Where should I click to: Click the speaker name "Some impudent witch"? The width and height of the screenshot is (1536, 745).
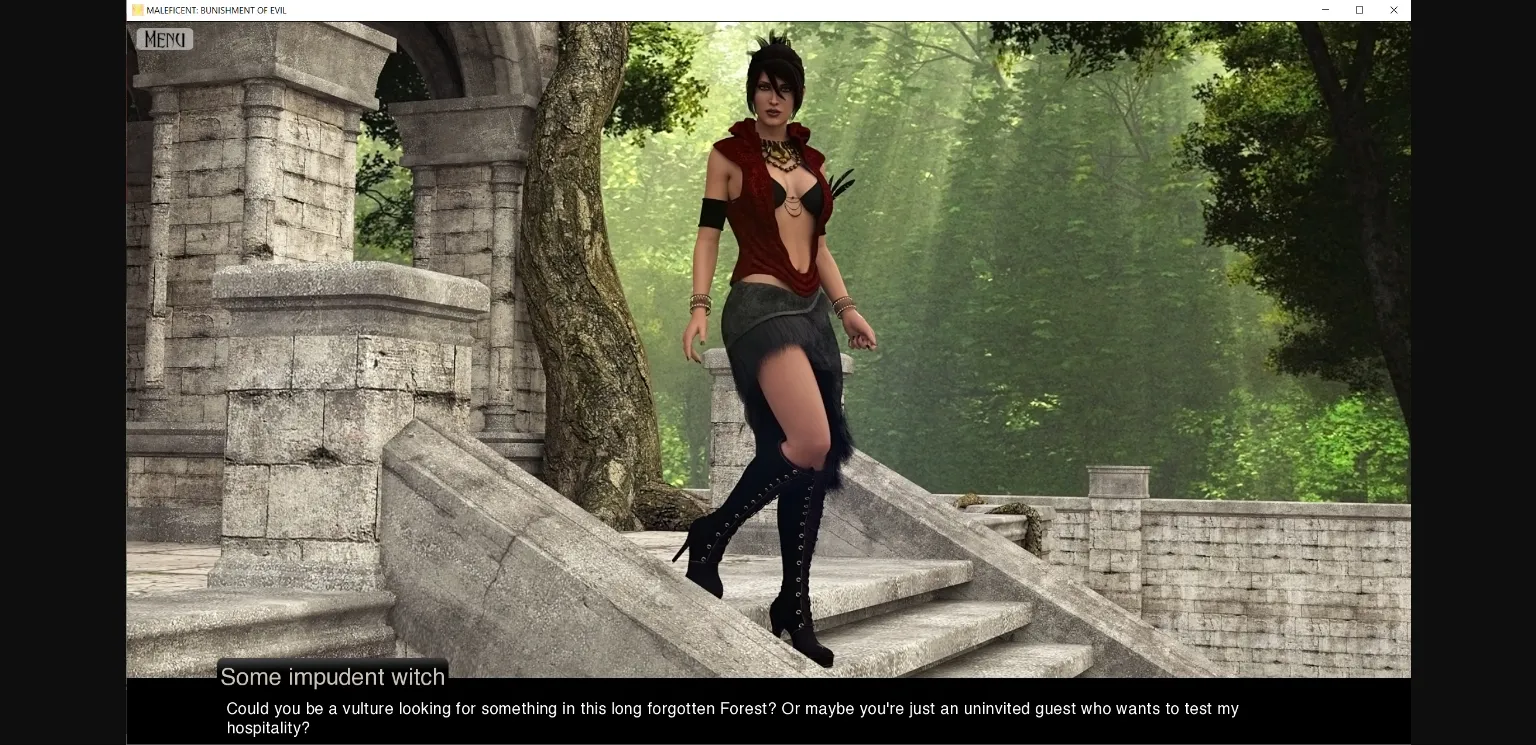point(332,677)
